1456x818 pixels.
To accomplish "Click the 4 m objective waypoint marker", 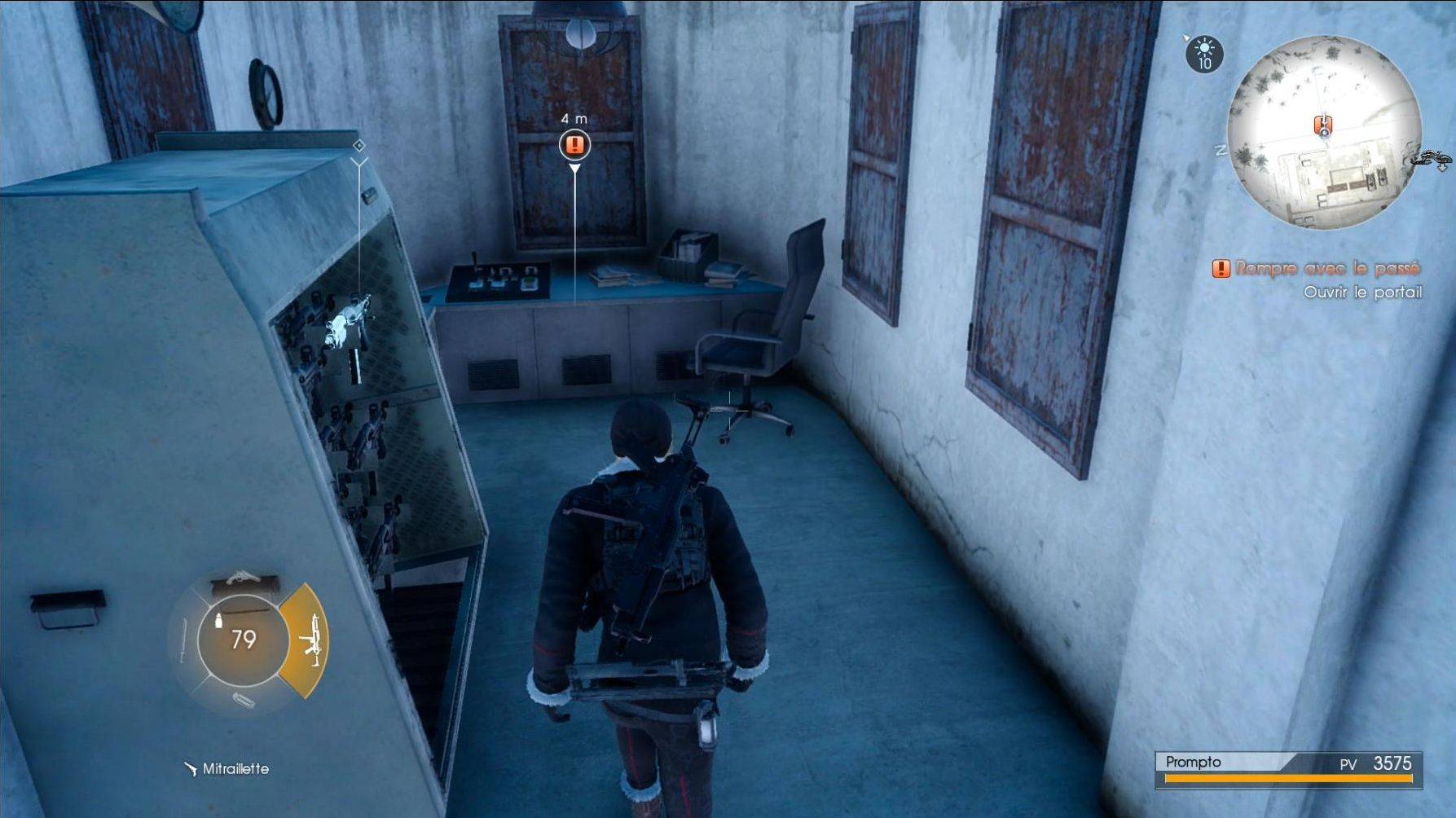I will pos(575,145).
